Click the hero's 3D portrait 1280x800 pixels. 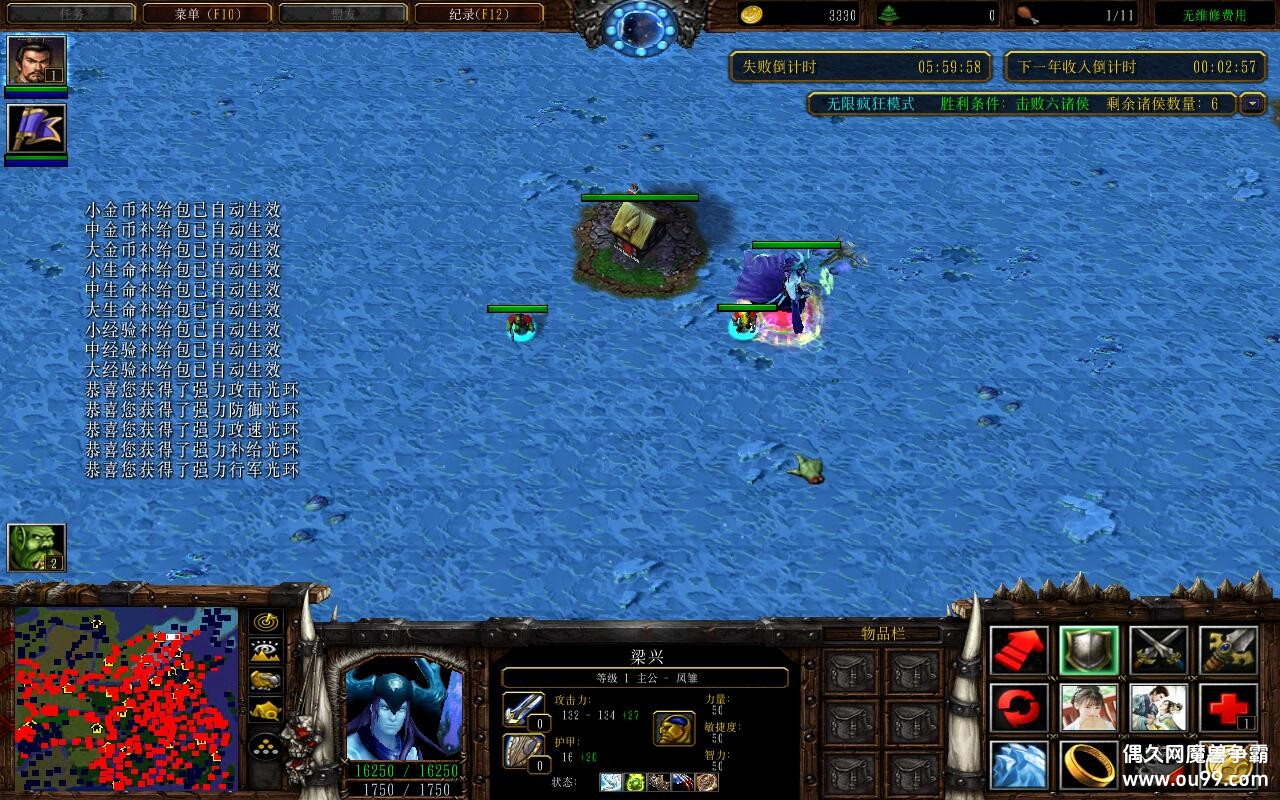(404, 709)
